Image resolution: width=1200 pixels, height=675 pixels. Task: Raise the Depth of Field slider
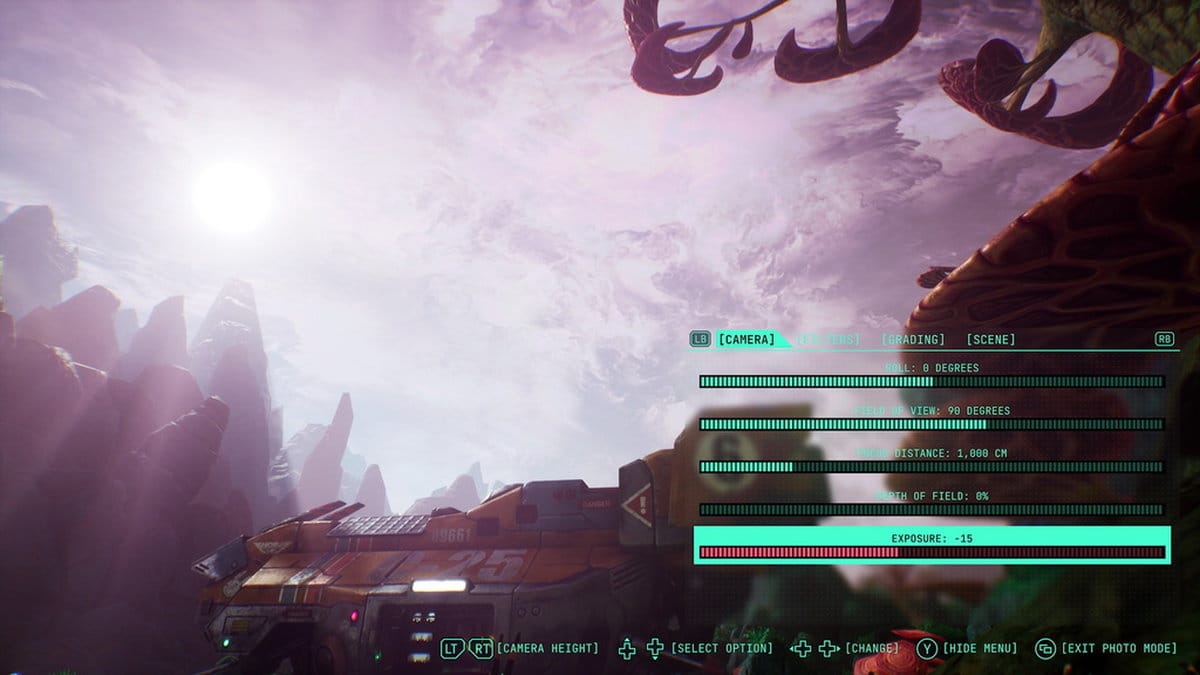[x=931, y=510]
